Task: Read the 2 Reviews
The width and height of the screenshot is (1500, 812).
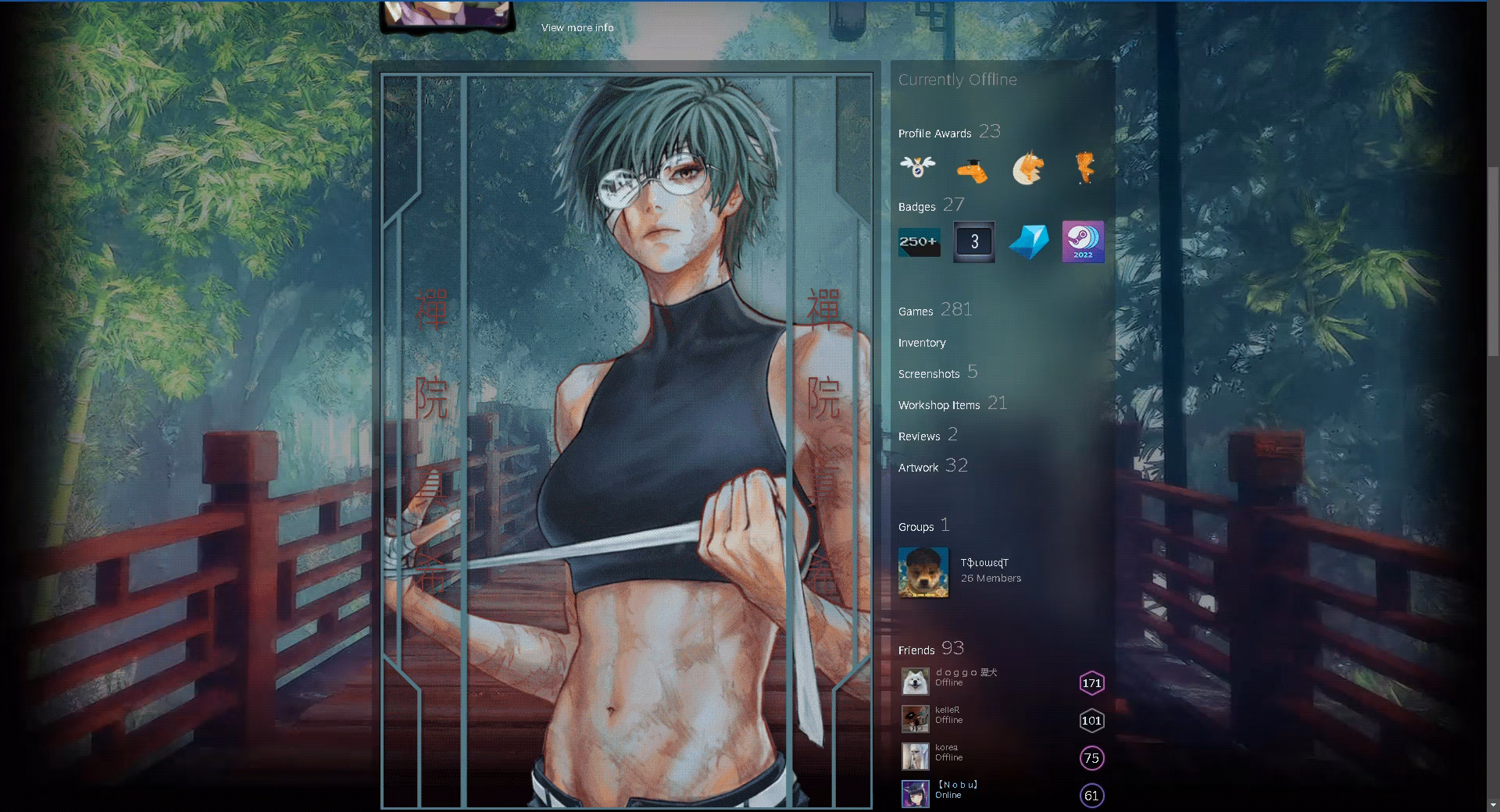Action: [920, 436]
